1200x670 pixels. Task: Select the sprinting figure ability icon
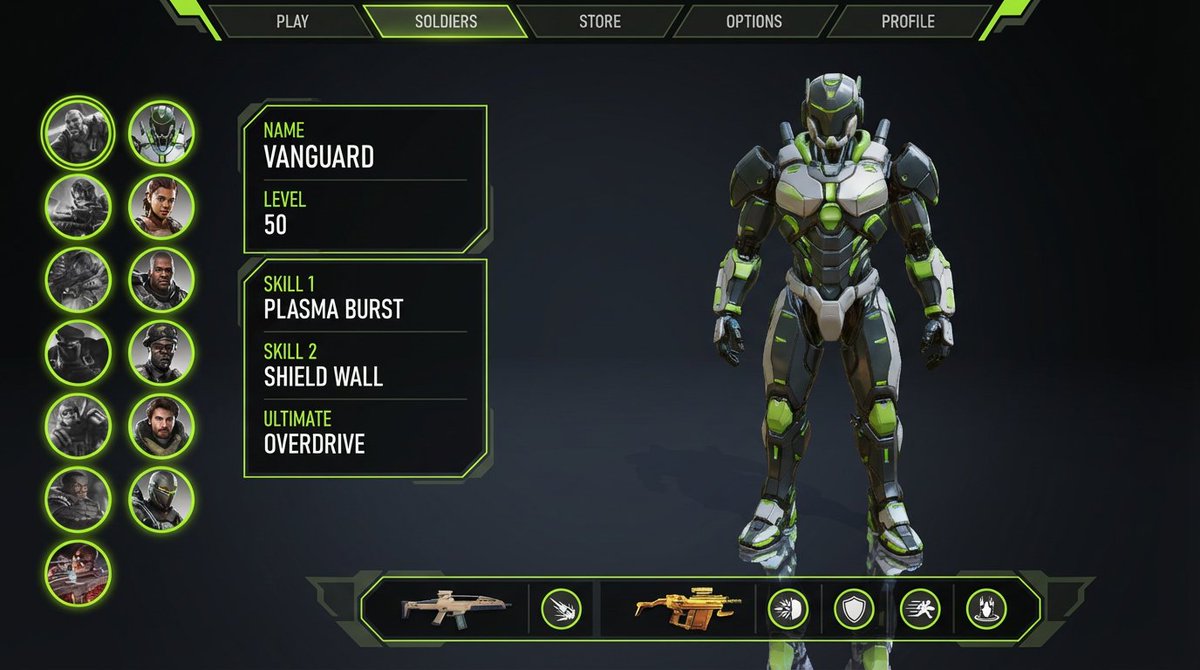point(919,609)
